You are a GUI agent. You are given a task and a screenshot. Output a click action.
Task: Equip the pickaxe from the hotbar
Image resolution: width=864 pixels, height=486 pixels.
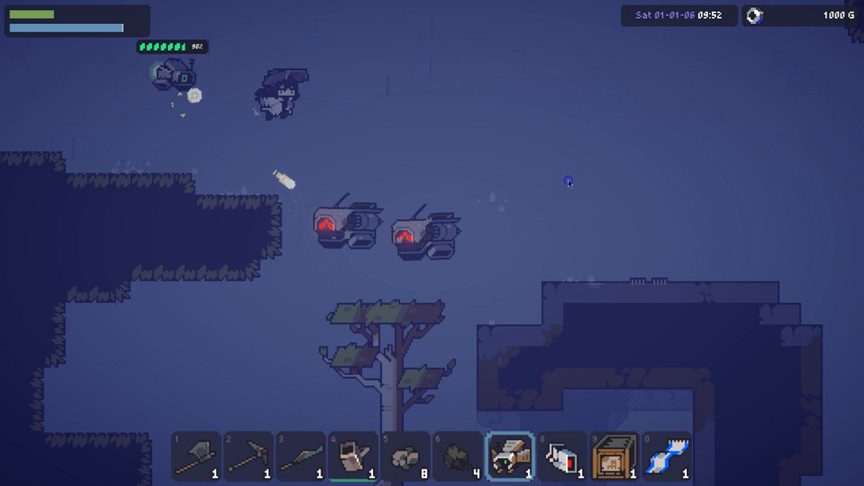tap(249, 457)
